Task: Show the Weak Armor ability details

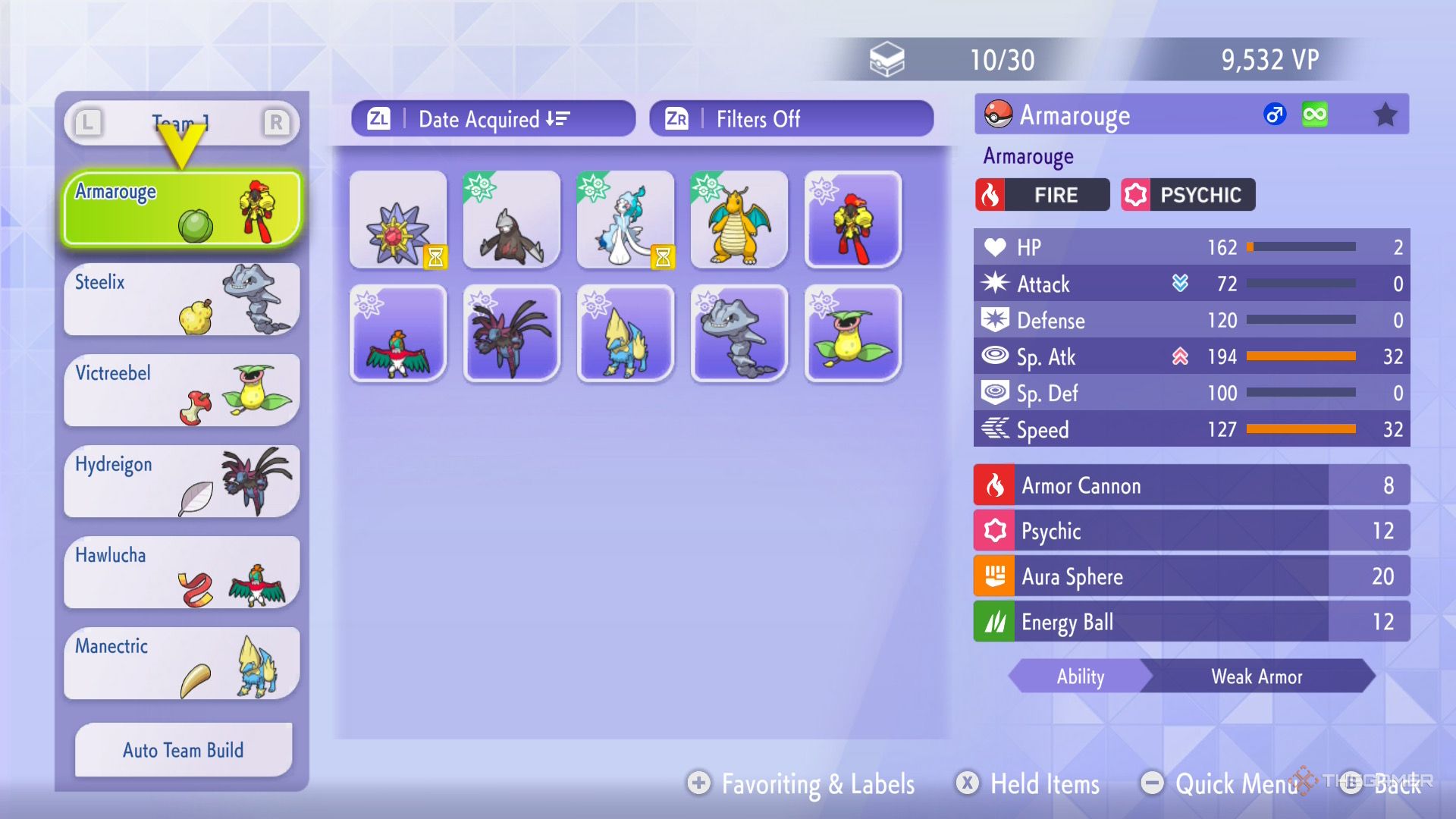Action: pos(1256,676)
